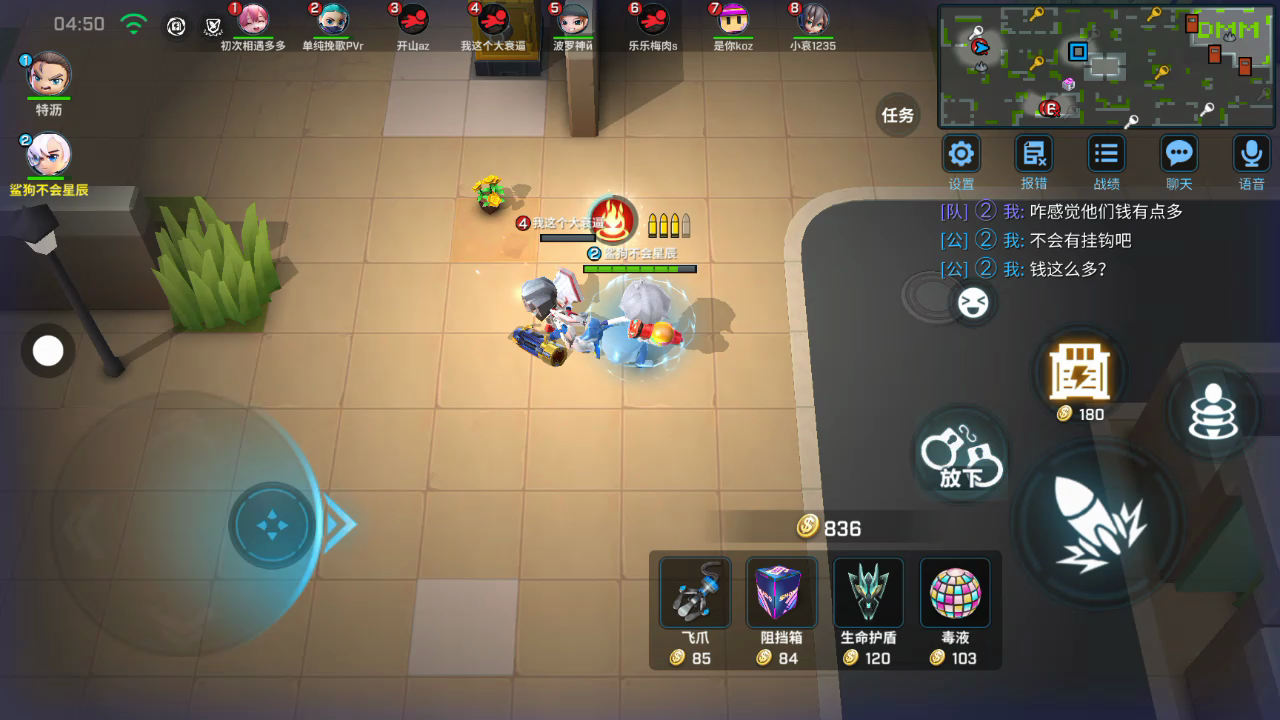Select teammate 鲨狗不会星辰 portrait
1280x720 pixels.
48,155
